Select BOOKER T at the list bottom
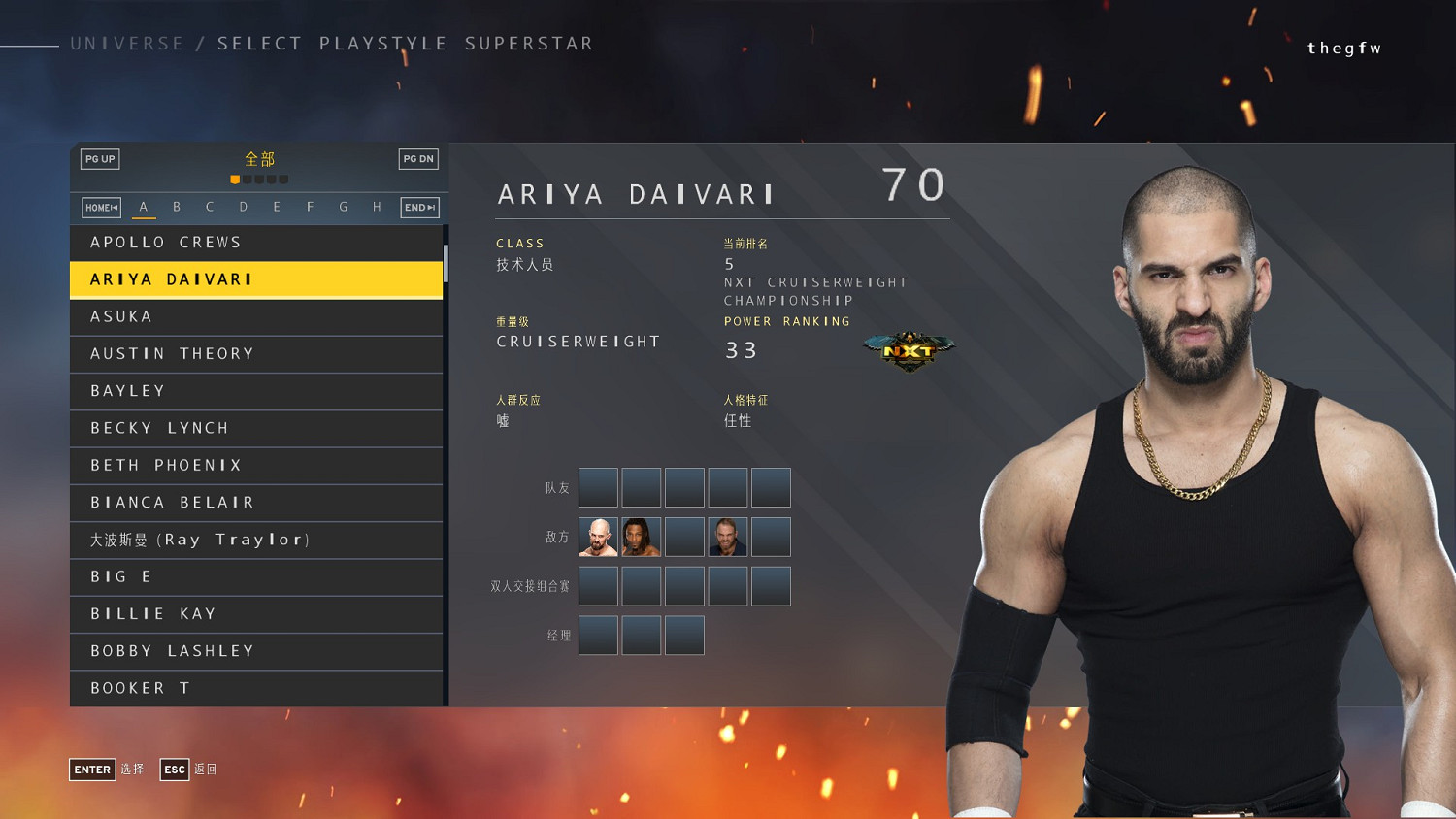The image size is (1456, 819). click(x=256, y=687)
